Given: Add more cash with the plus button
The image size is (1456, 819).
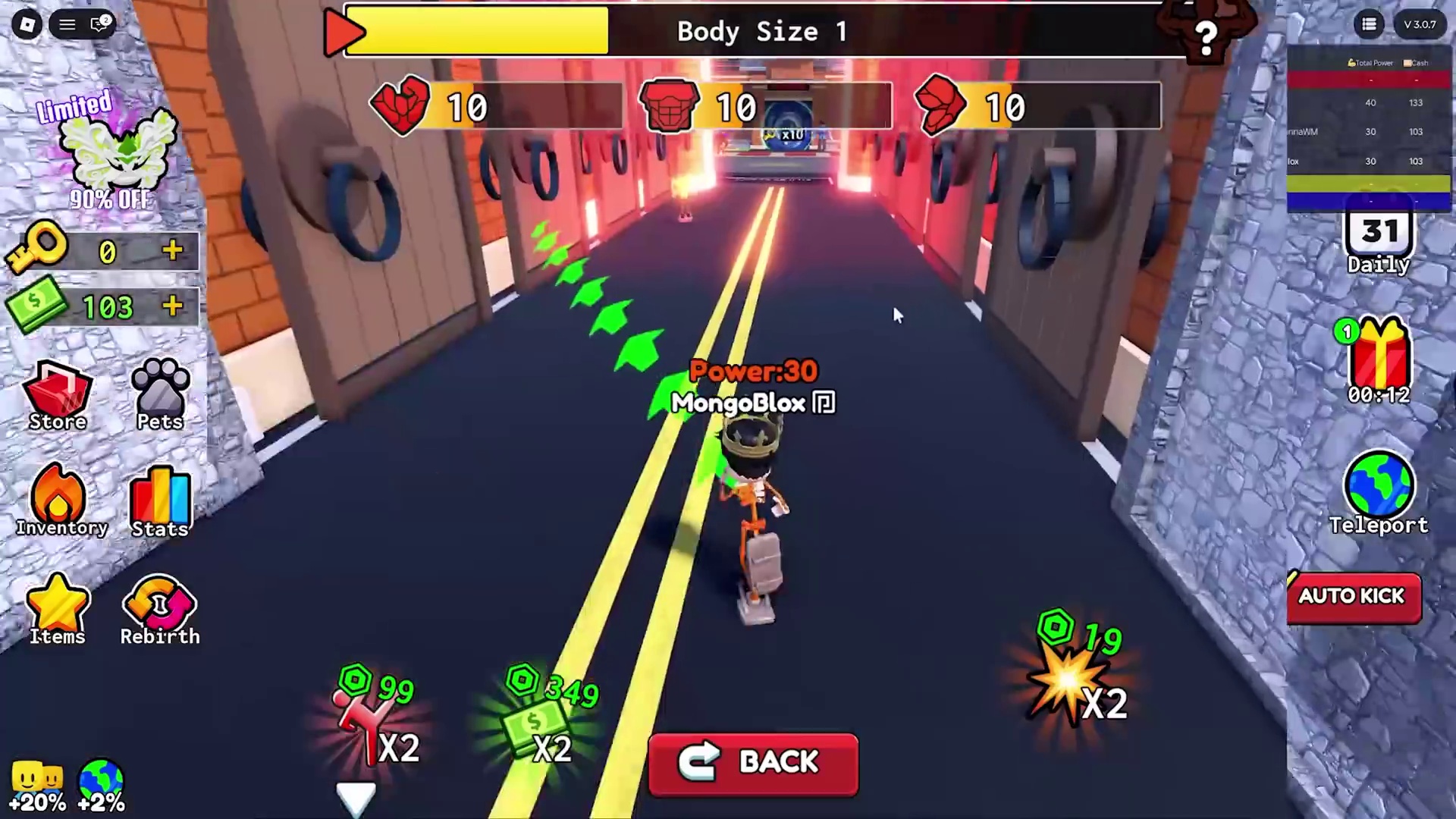Looking at the screenshot, I should point(173,306).
